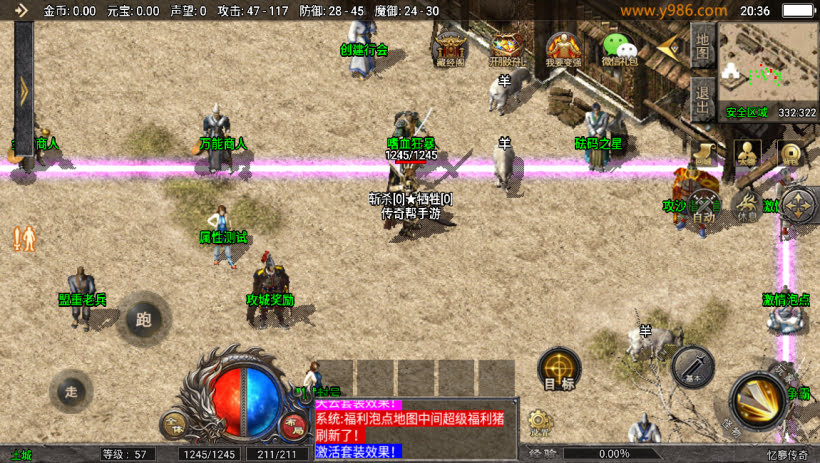Open the golden figure icon below the minimap
This screenshot has width=820, height=463.
pyautogui.click(x=747, y=154)
